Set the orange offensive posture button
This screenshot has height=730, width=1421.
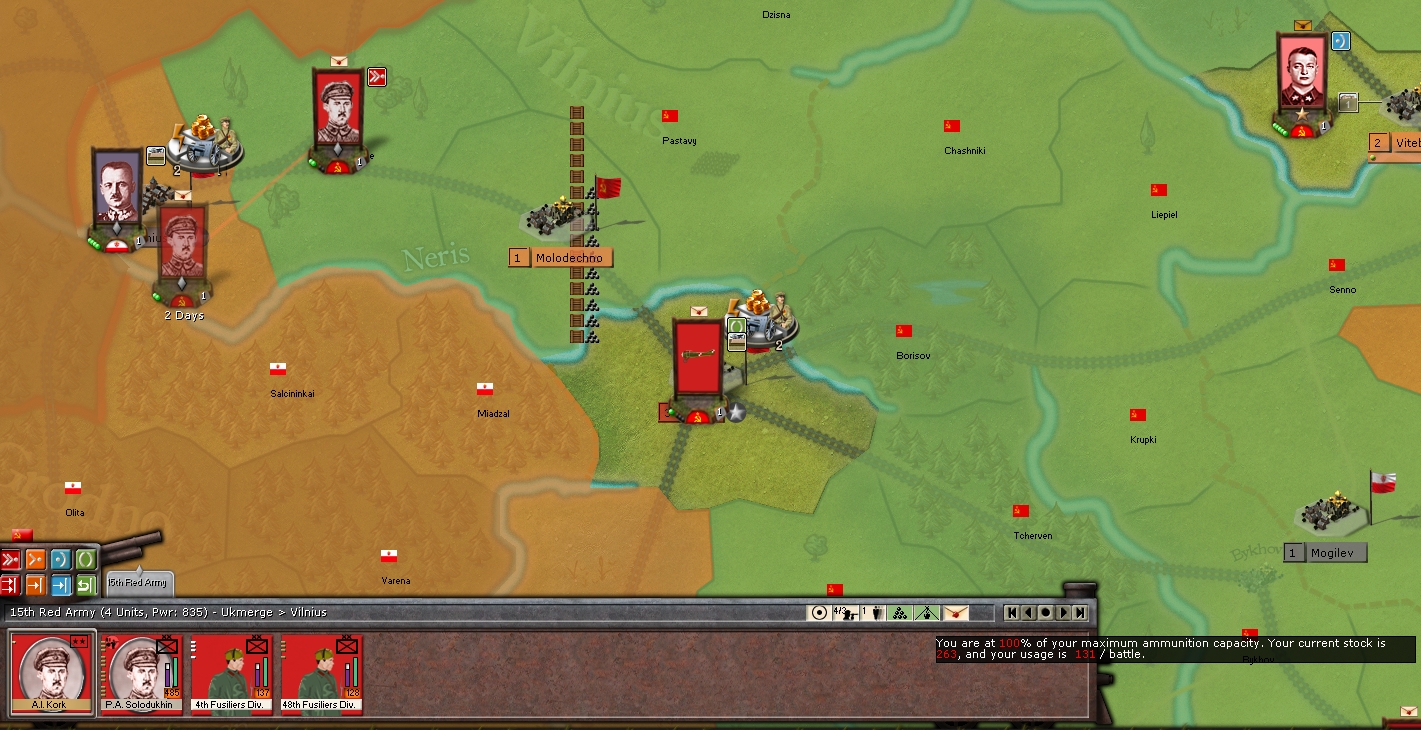[x=36, y=560]
